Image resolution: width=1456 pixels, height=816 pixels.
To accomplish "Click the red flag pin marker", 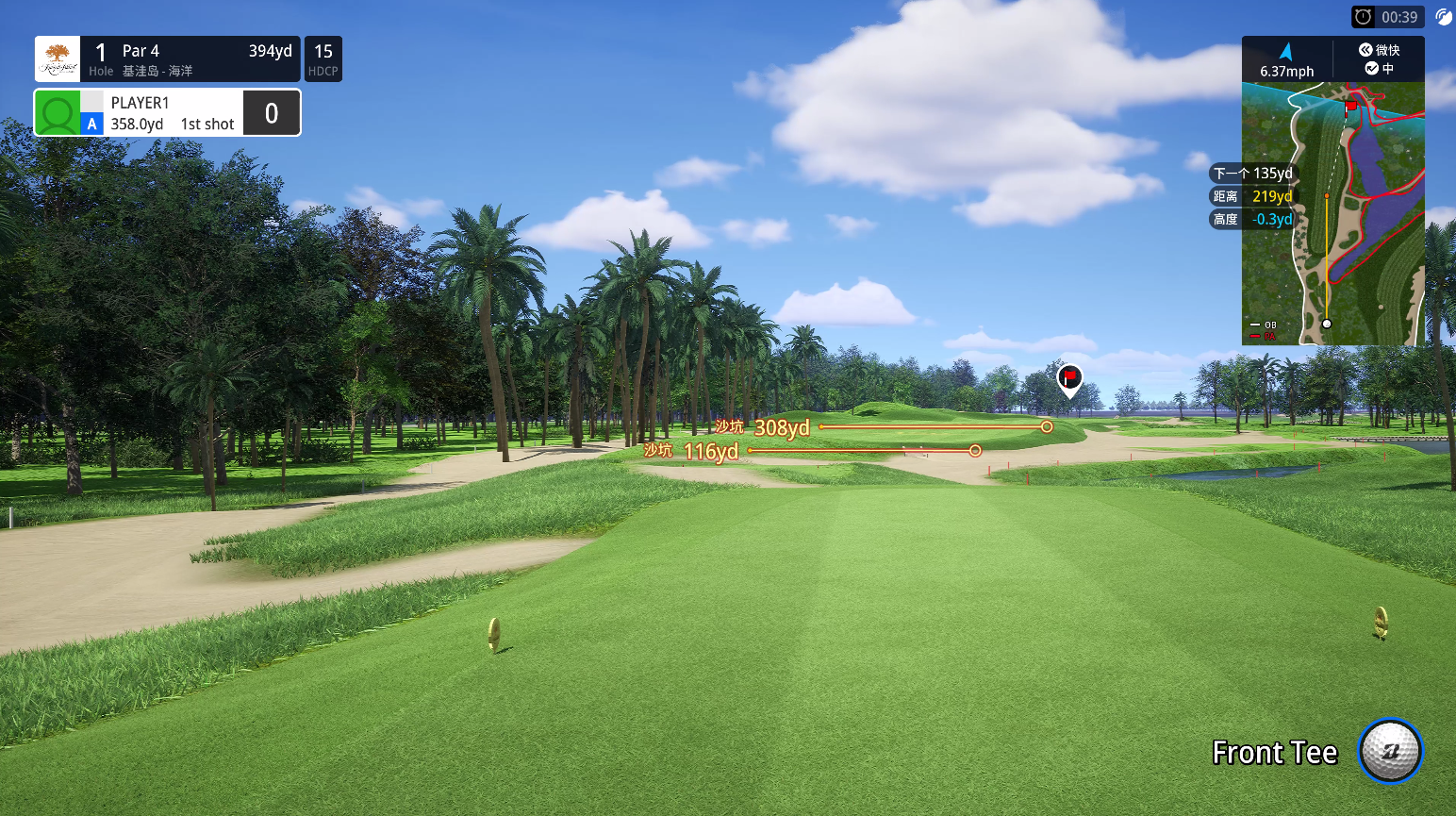I will tap(1069, 378).
